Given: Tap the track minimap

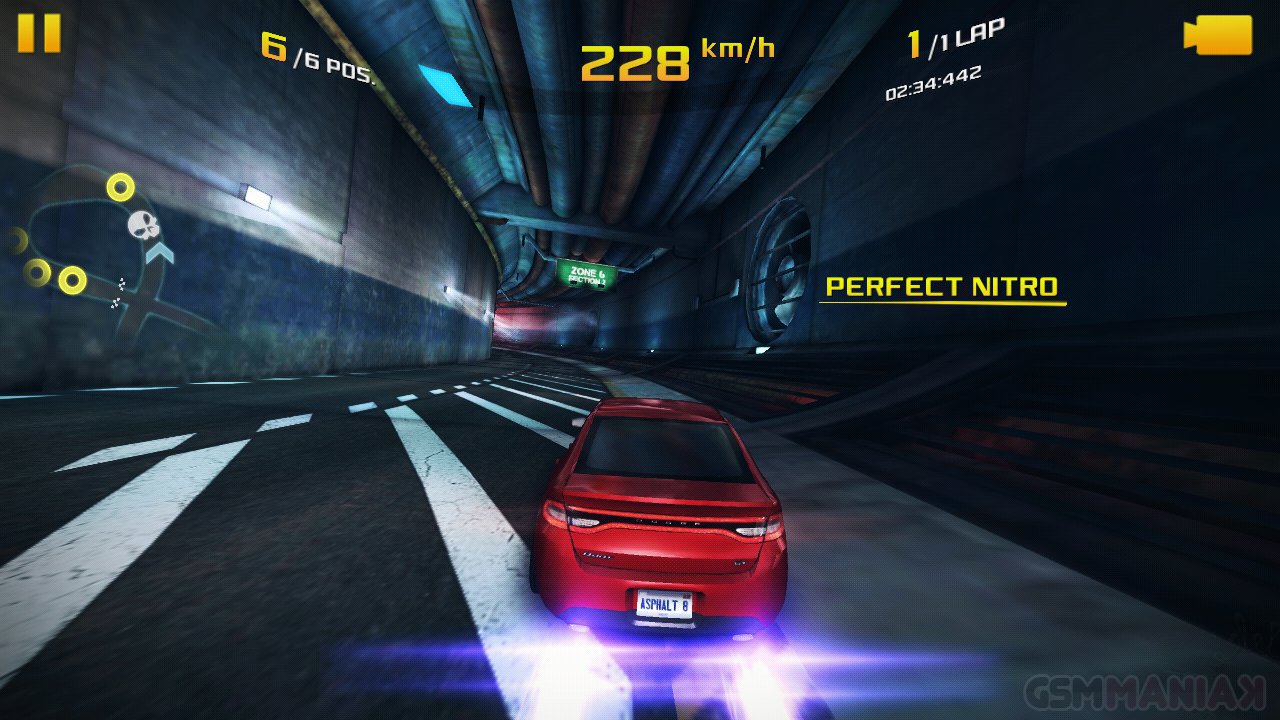Looking at the screenshot, I should point(100,250).
